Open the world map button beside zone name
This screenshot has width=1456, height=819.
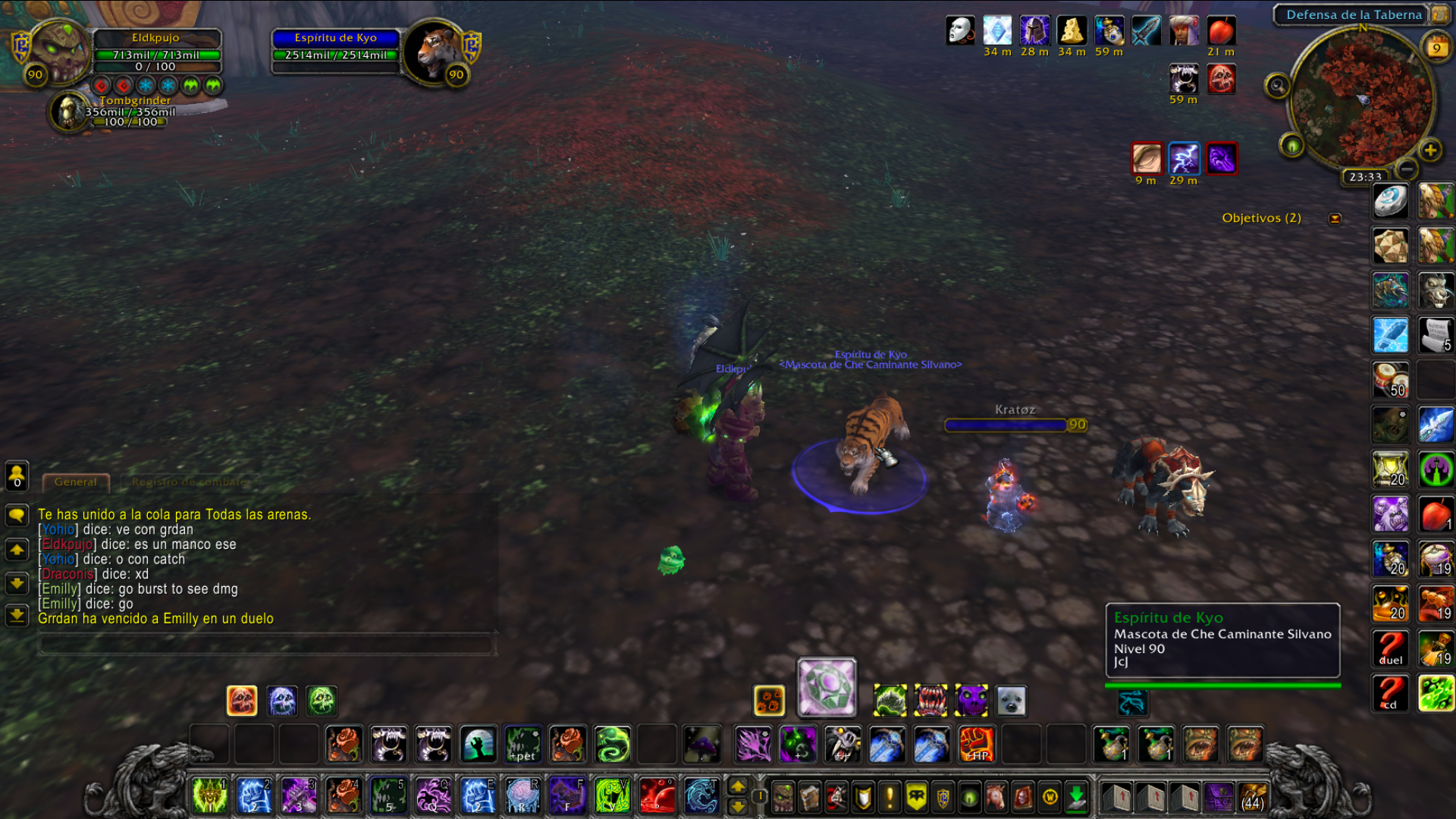pyautogui.click(x=1439, y=14)
